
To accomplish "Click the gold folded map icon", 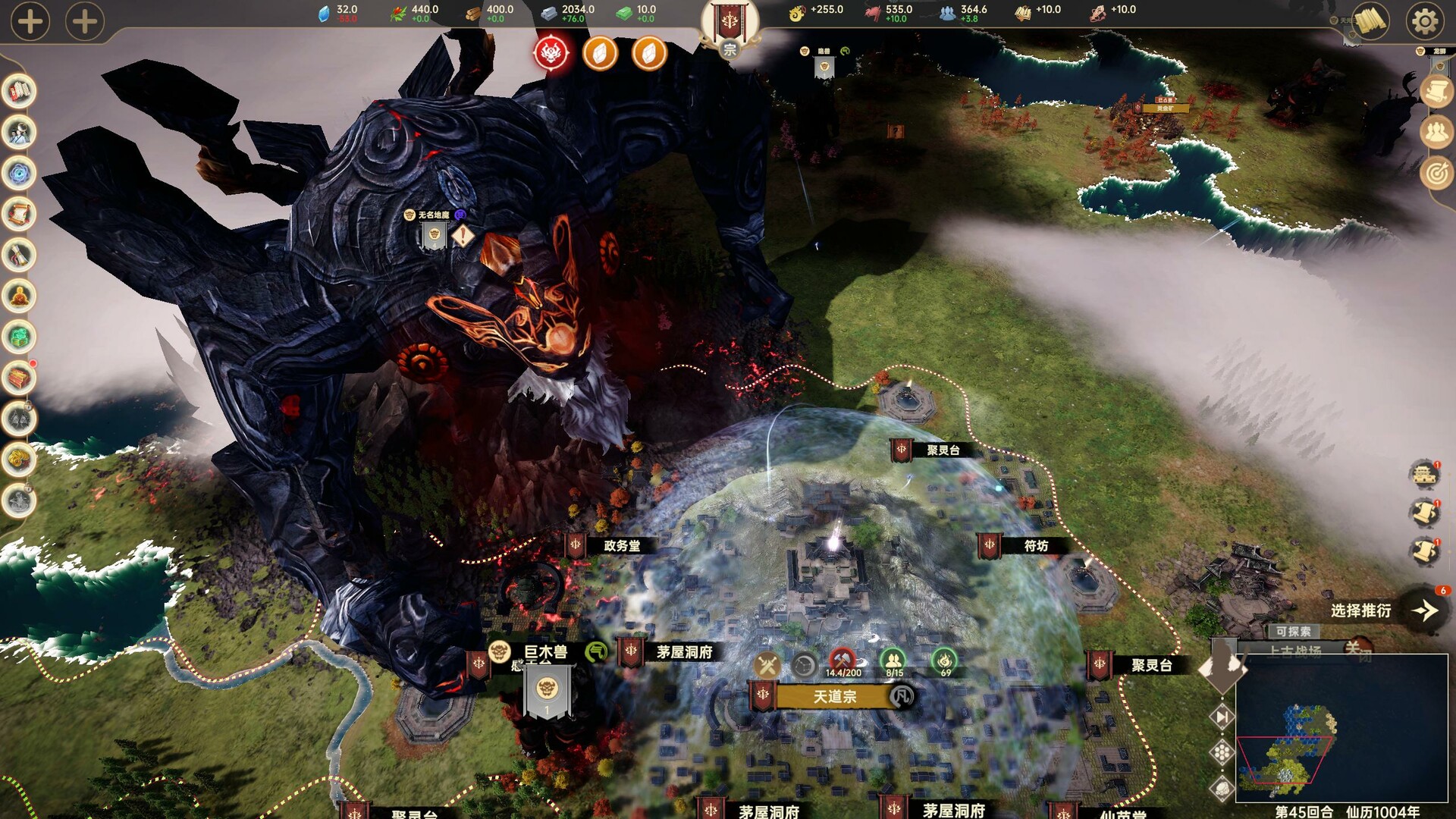I will pos(1370,21).
